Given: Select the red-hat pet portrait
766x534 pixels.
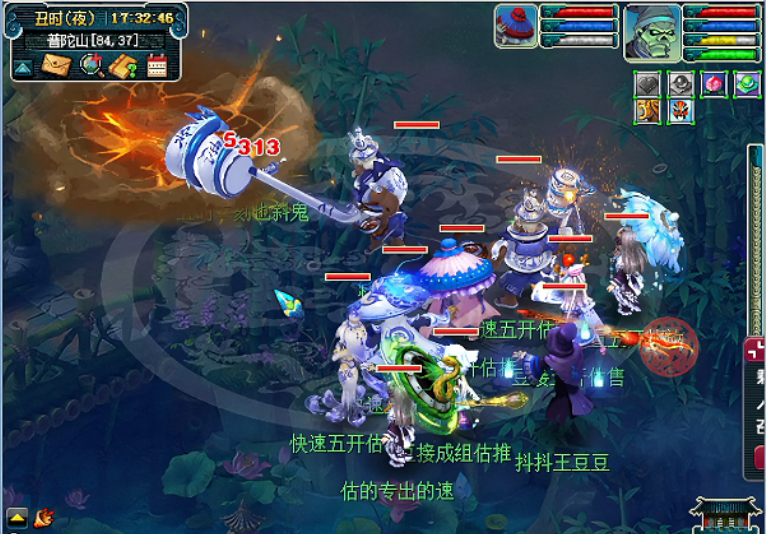Looking at the screenshot, I should 515,25.
